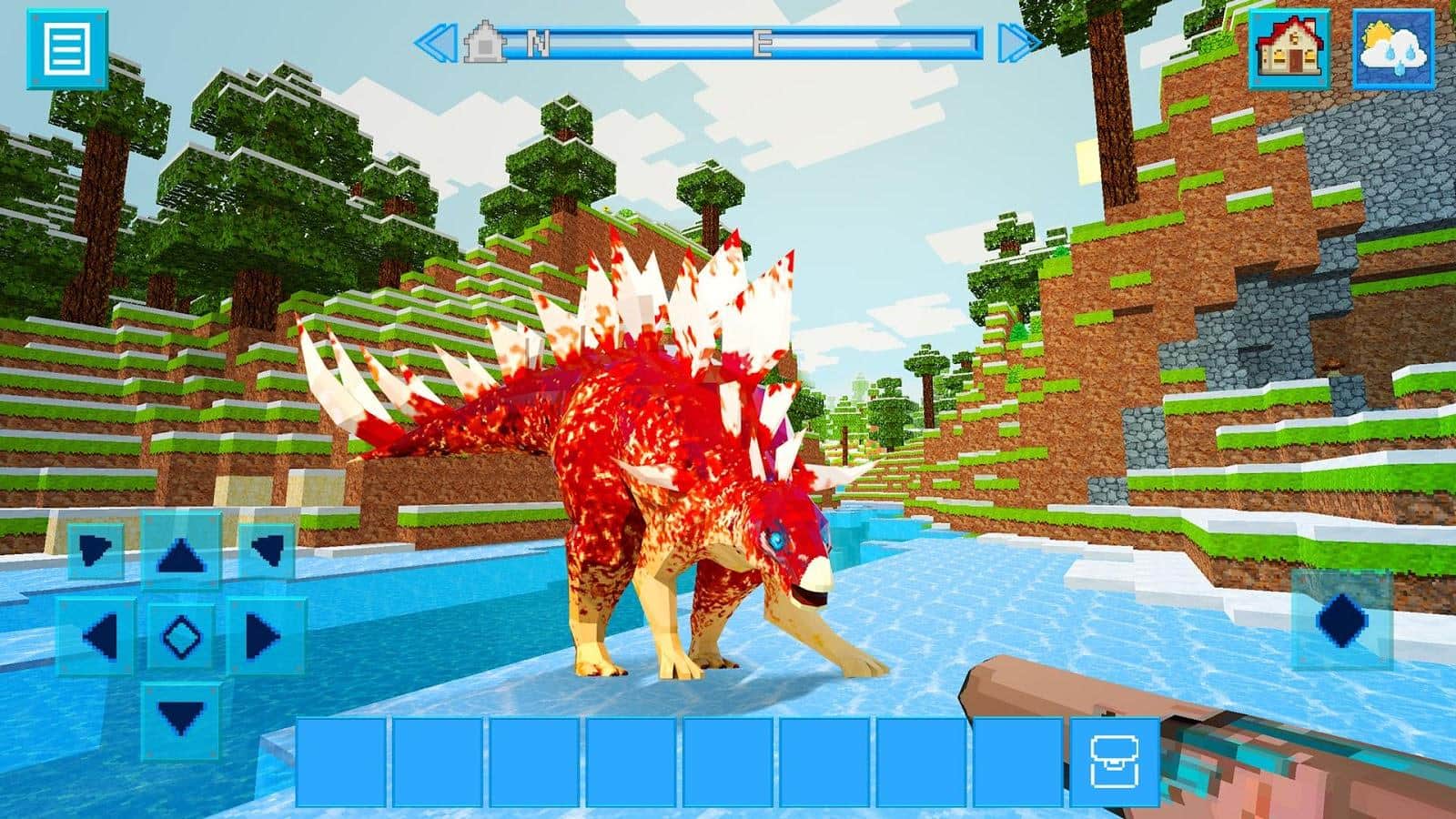Tap the left arrow of the compass bar
Screen dimensions: 1456x819
(x=435, y=40)
